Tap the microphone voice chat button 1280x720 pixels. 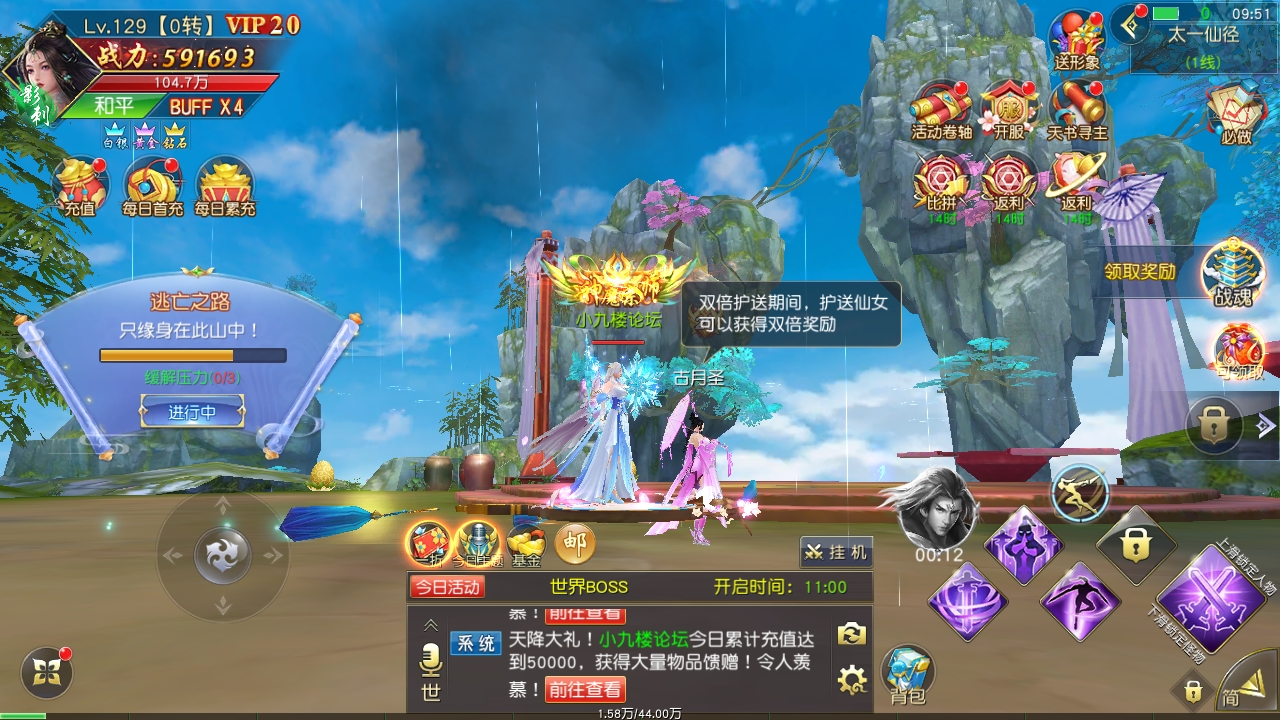431,661
